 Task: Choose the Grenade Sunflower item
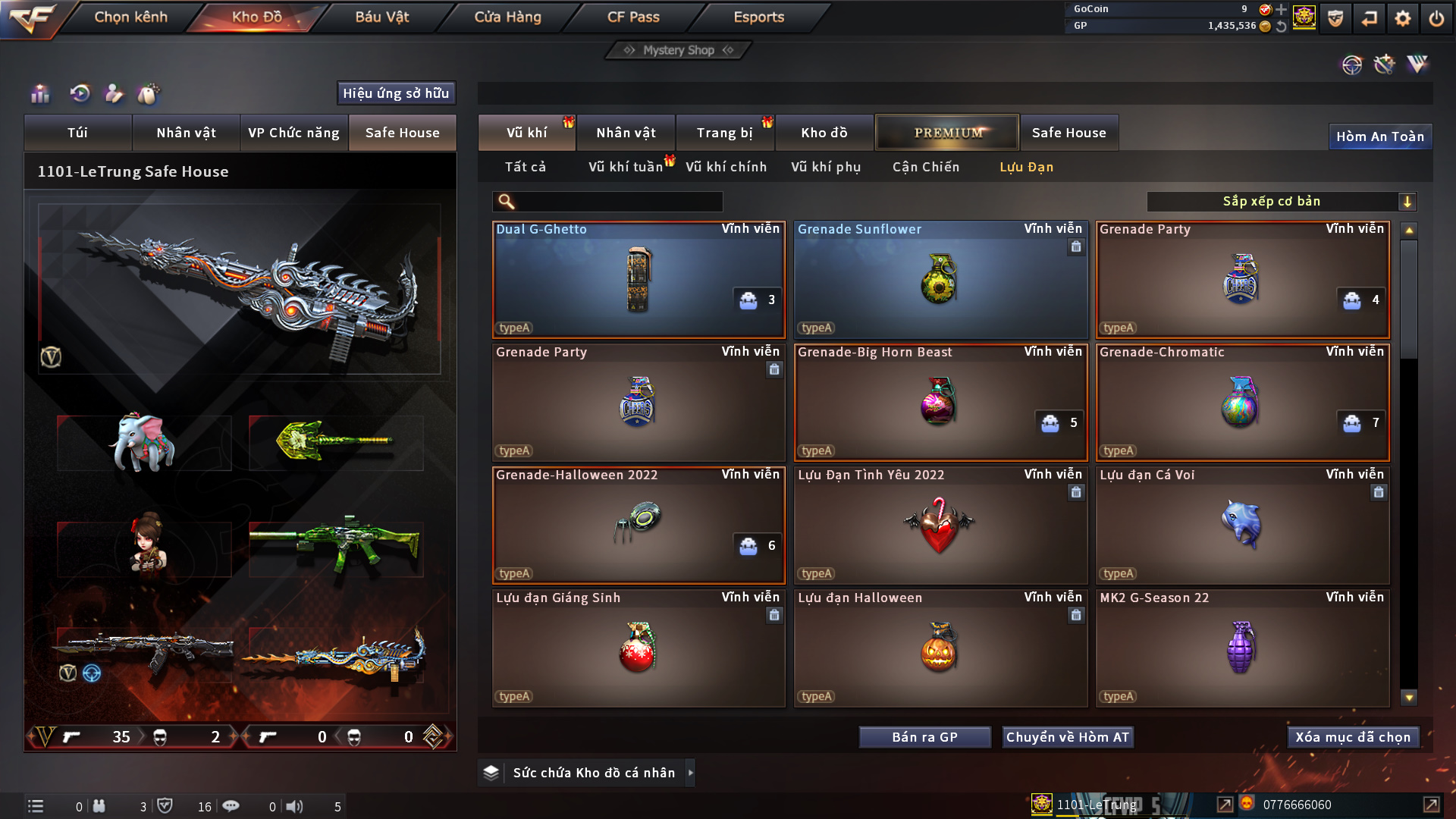click(x=940, y=280)
